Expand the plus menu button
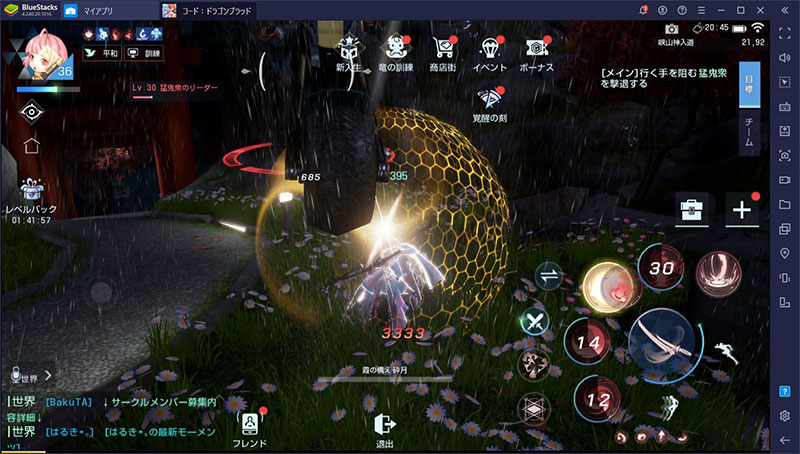800x454 pixels. pyautogui.click(x=742, y=210)
